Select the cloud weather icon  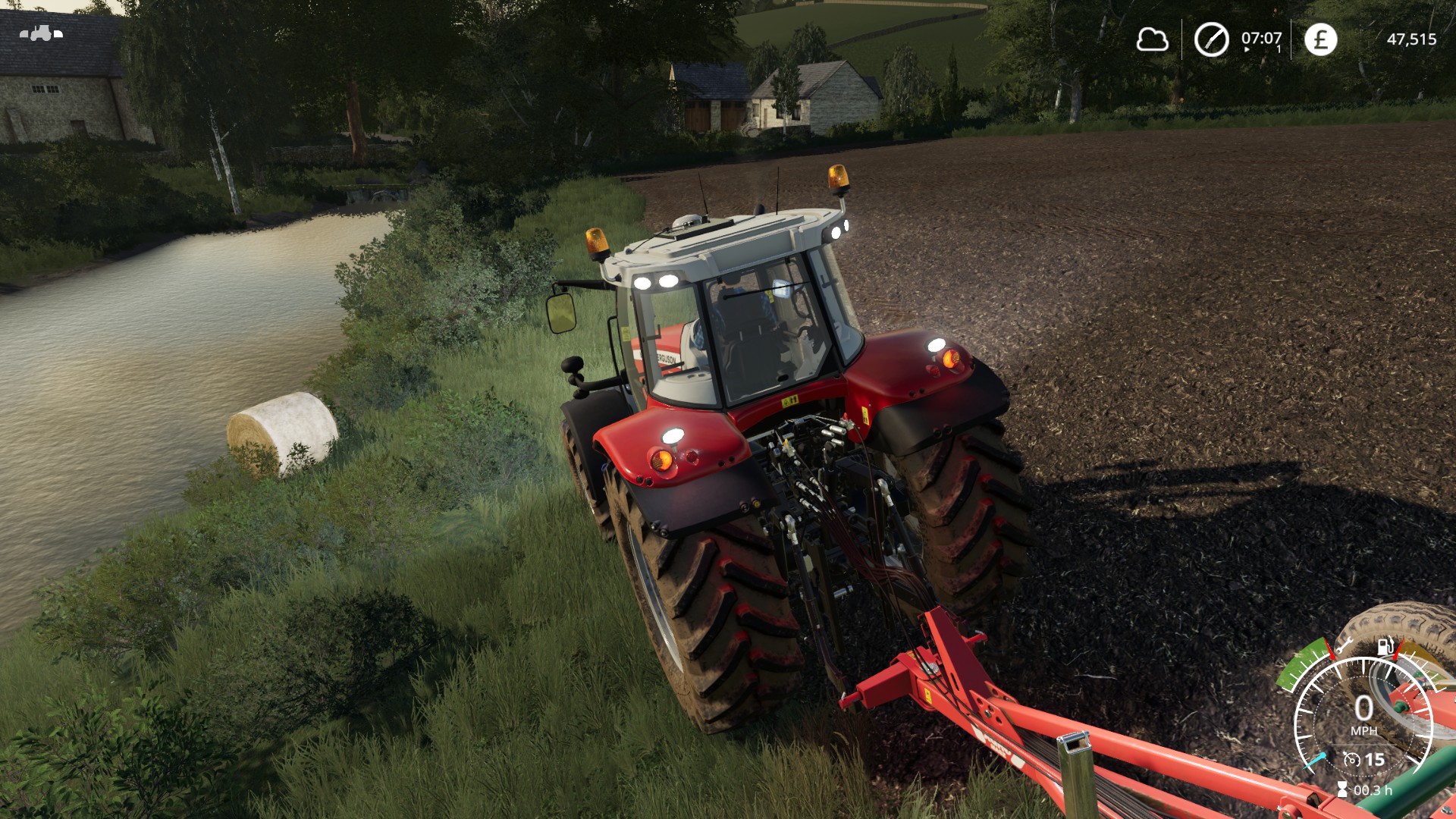pos(1152,39)
